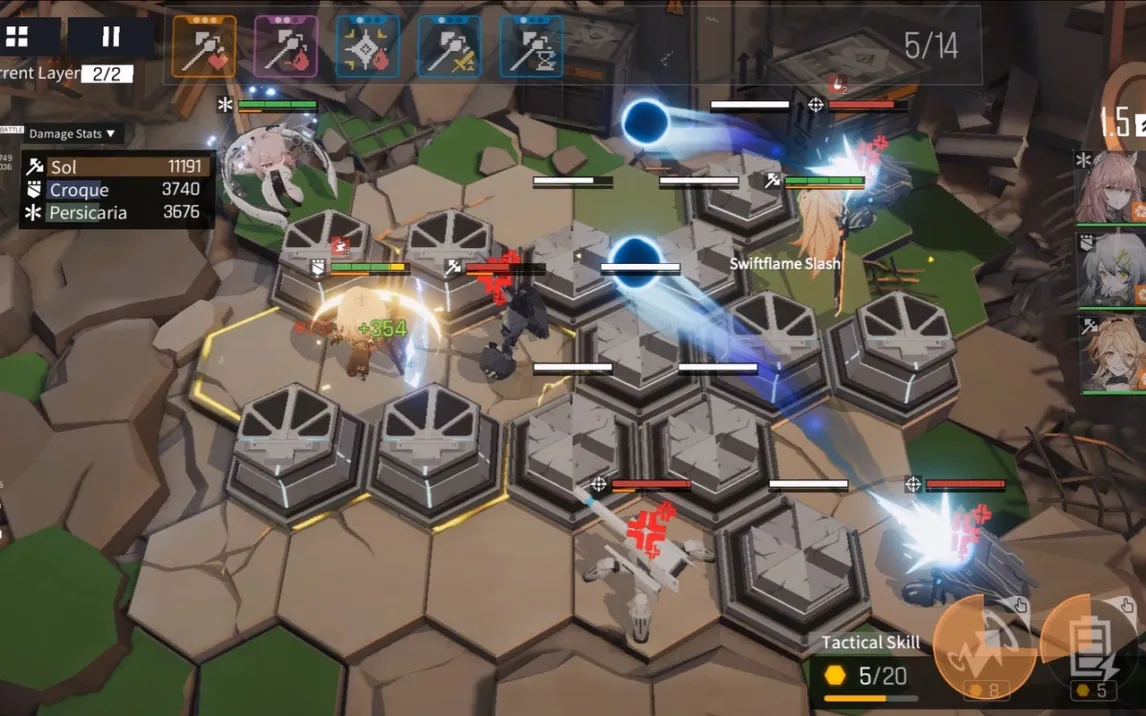Choose the grey-haired guard portrait
Screen dimensions: 1146x716
coord(1110,269)
